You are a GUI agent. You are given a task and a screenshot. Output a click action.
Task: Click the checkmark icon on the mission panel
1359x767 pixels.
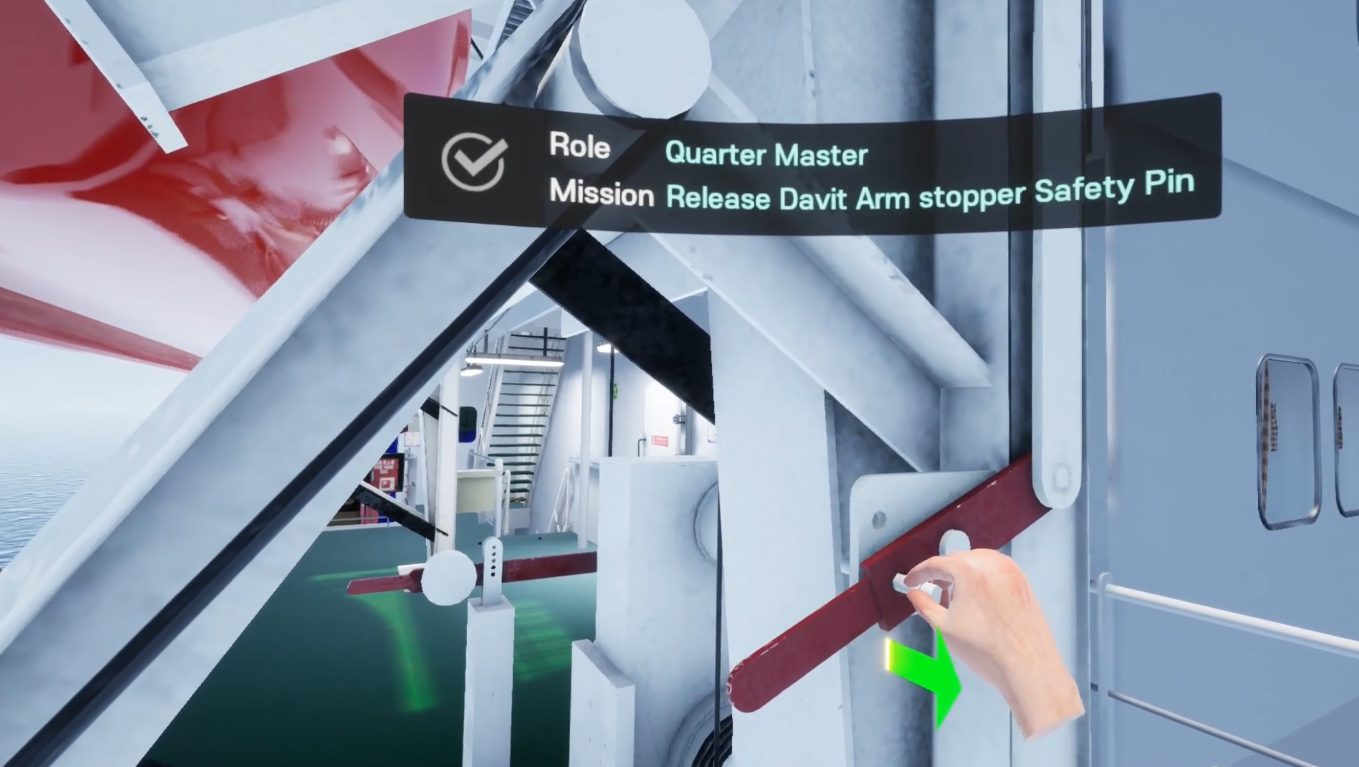click(x=474, y=161)
